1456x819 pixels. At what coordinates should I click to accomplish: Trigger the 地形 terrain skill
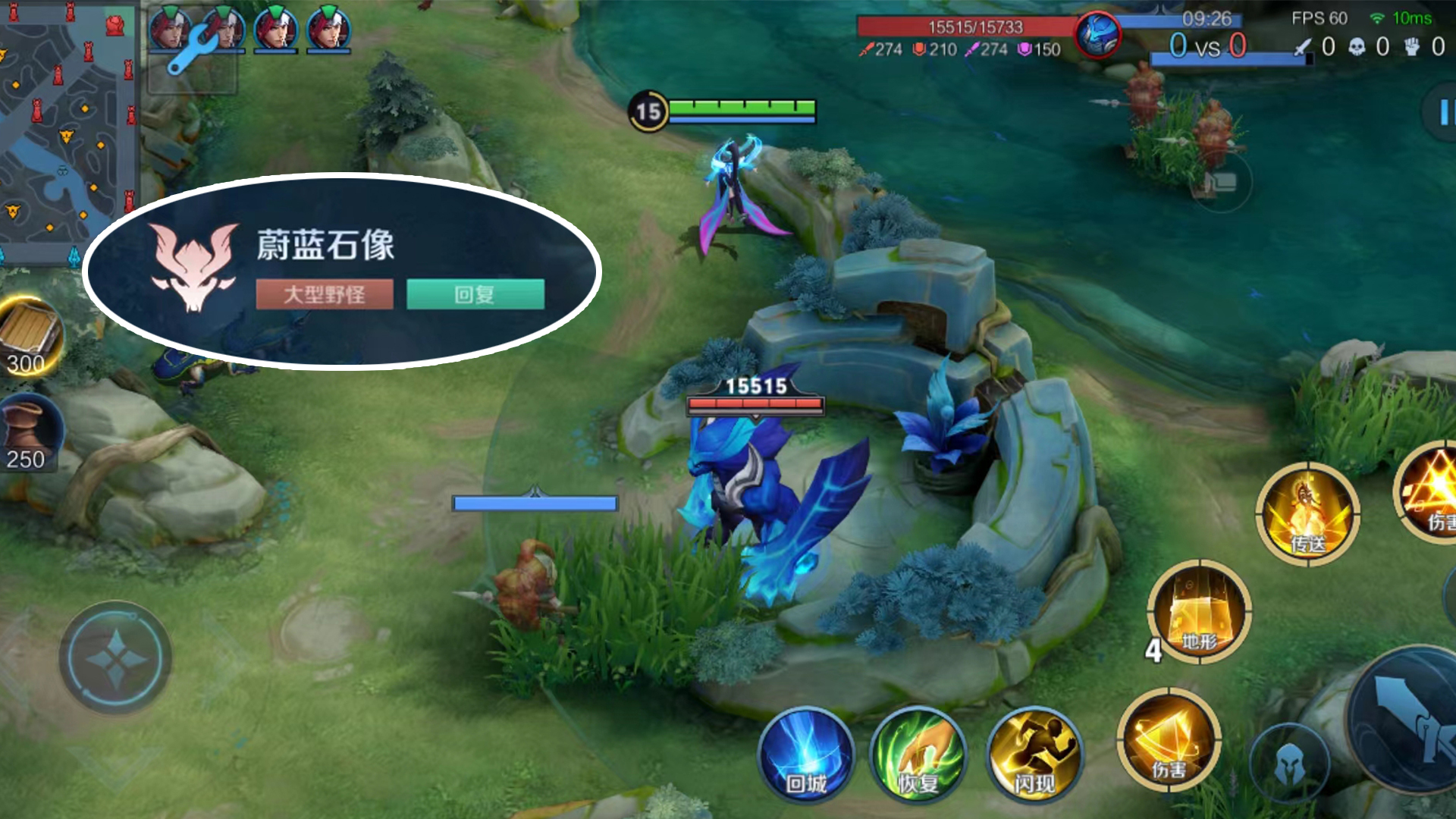click(x=1199, y=610)
